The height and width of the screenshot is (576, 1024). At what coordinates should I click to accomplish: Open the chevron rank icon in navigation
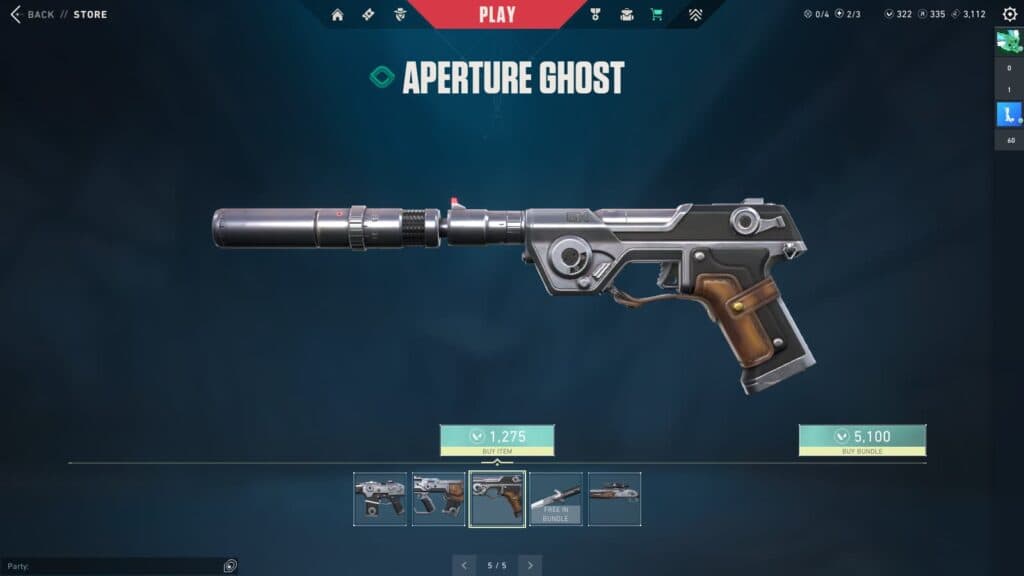695,14
